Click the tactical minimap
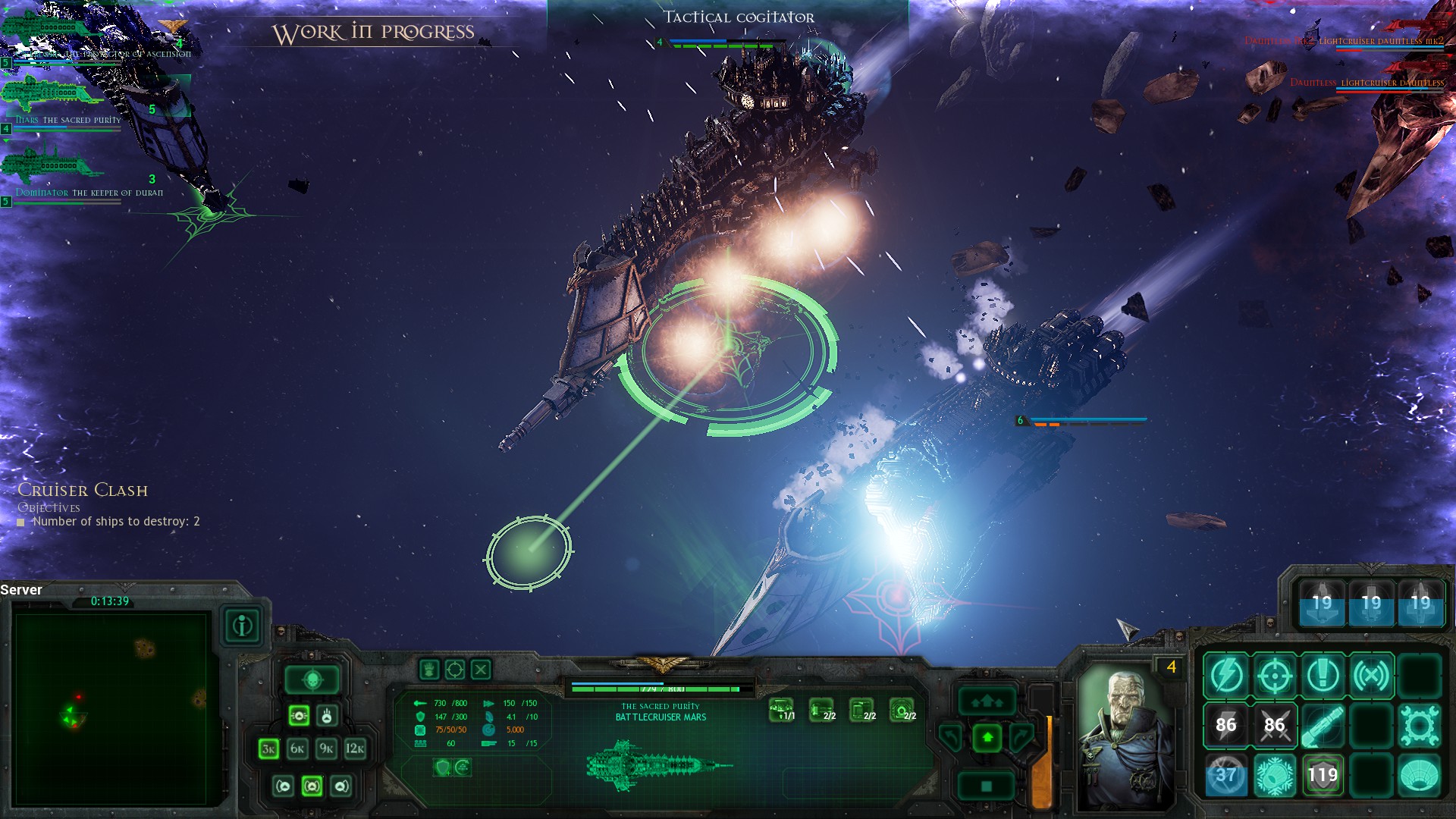Screen dimensions: 1456x819 tap(111, 708)
